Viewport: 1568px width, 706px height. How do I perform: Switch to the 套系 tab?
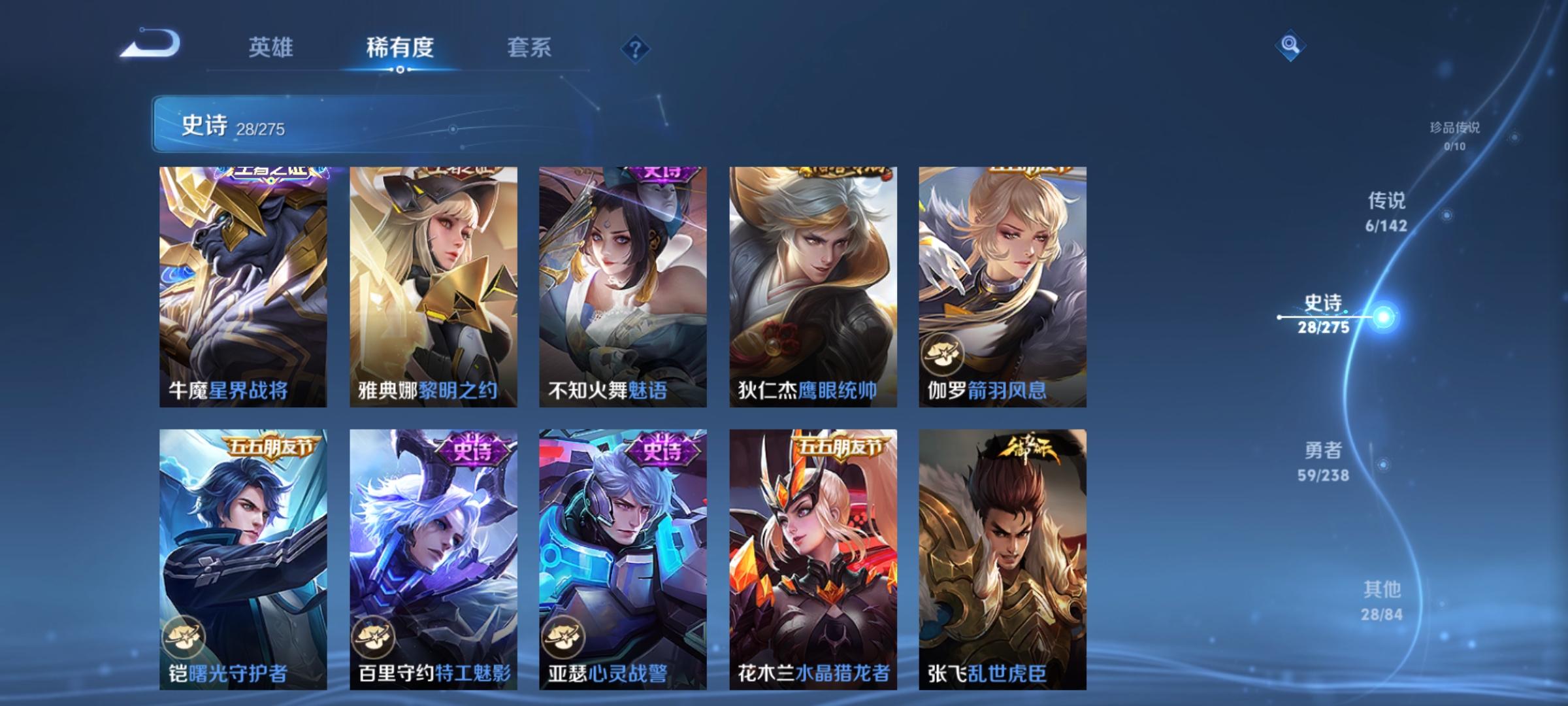click(529, 47)
